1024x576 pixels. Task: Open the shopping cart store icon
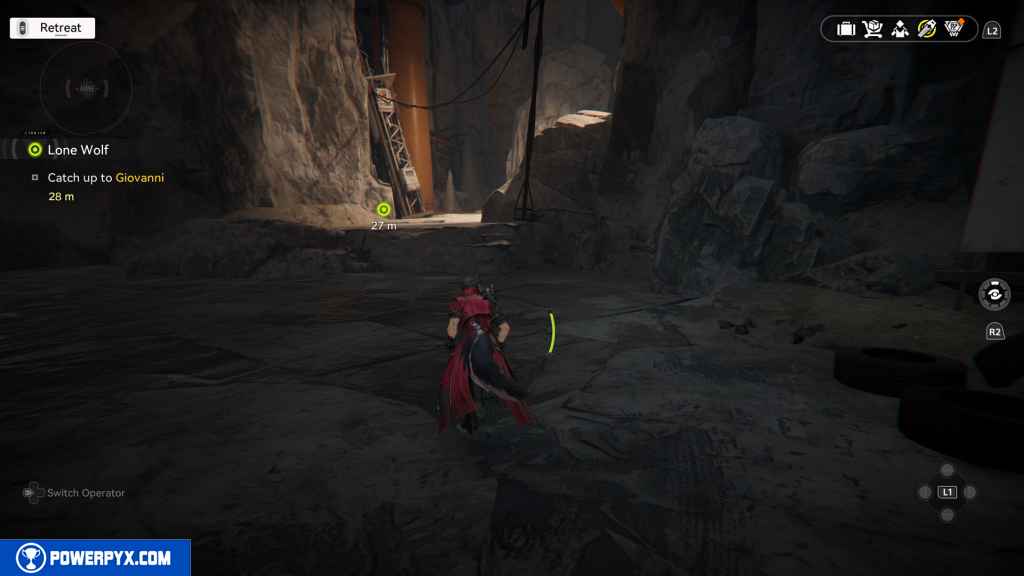[873, 29]
